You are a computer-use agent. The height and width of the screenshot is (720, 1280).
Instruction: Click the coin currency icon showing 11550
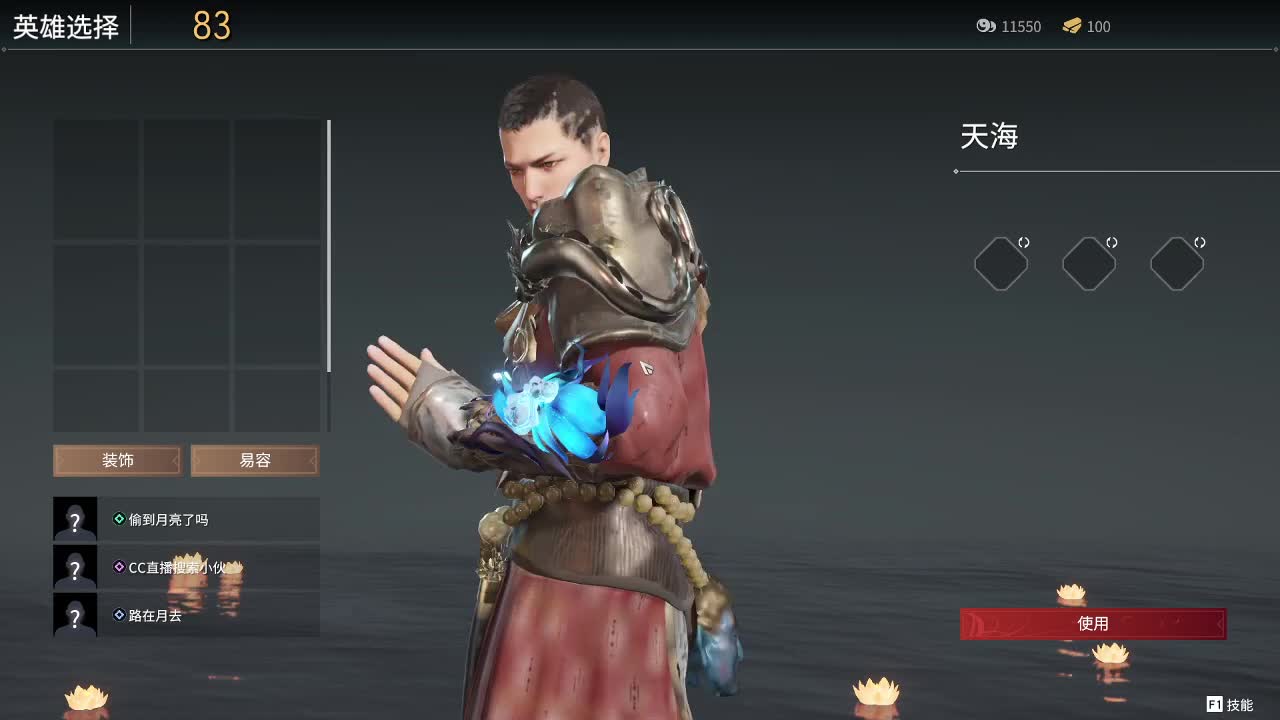coord(986,27)
